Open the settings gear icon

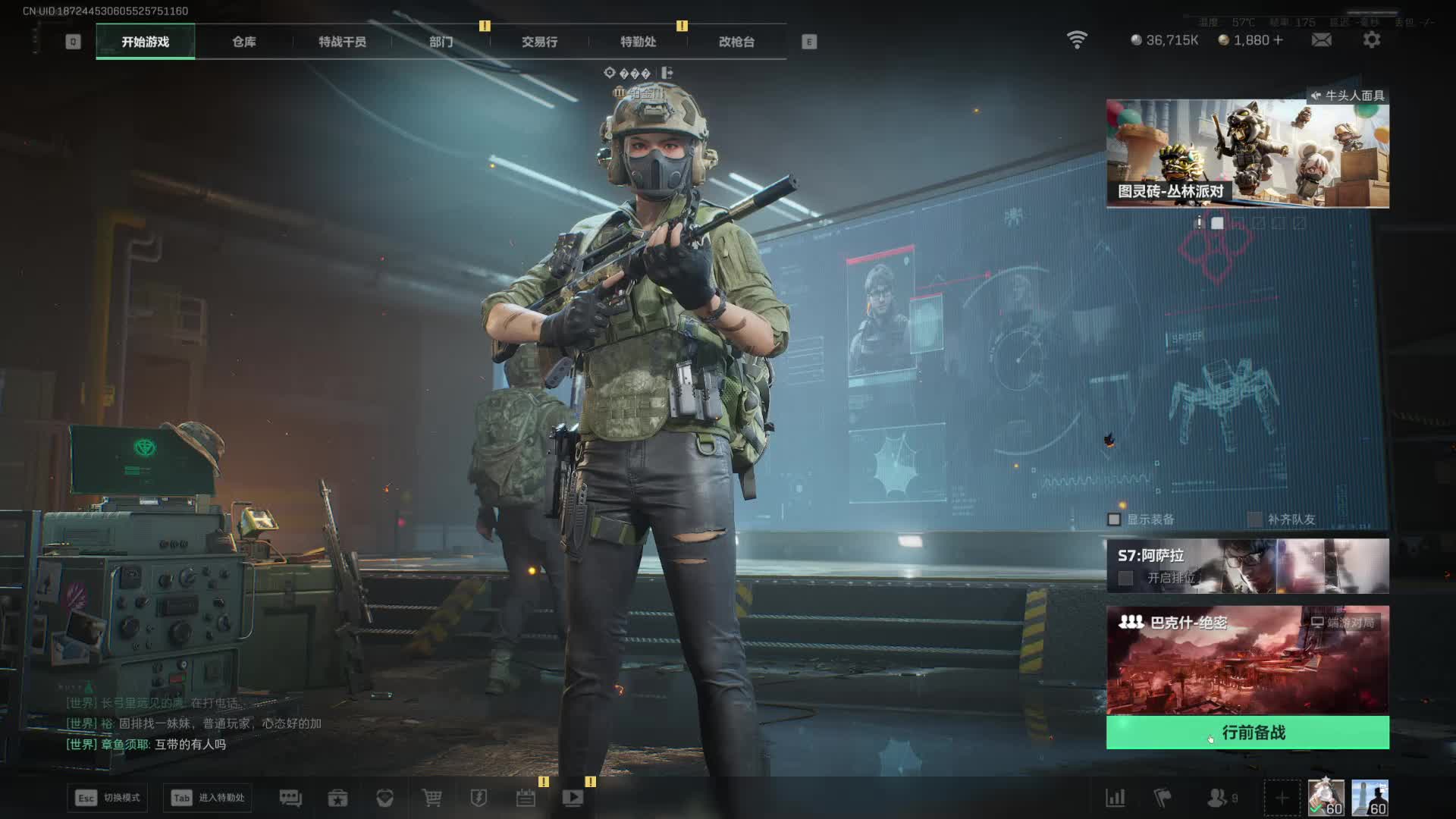tap(1372, 39)
